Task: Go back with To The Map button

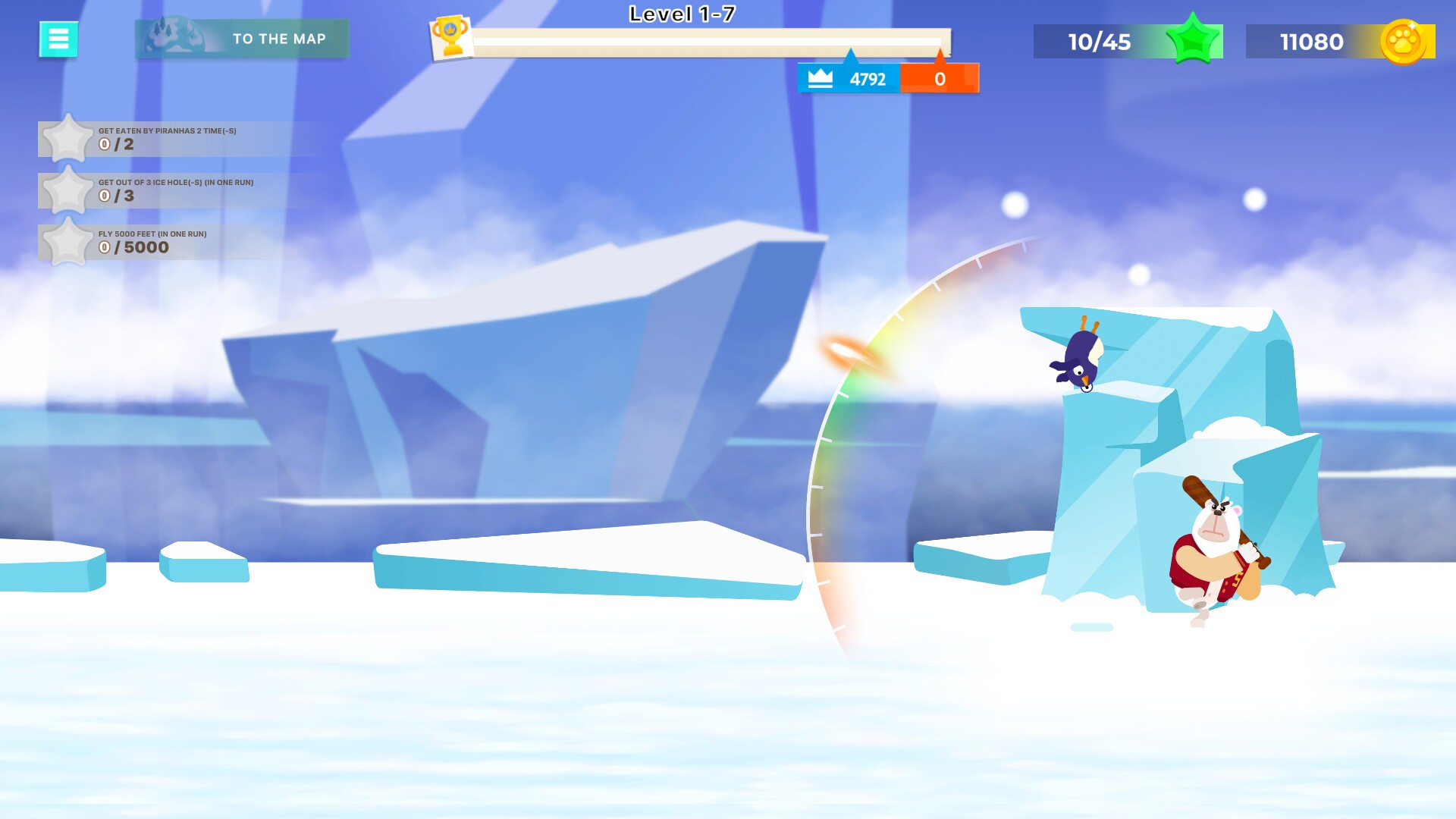Action: pos(242,39)
